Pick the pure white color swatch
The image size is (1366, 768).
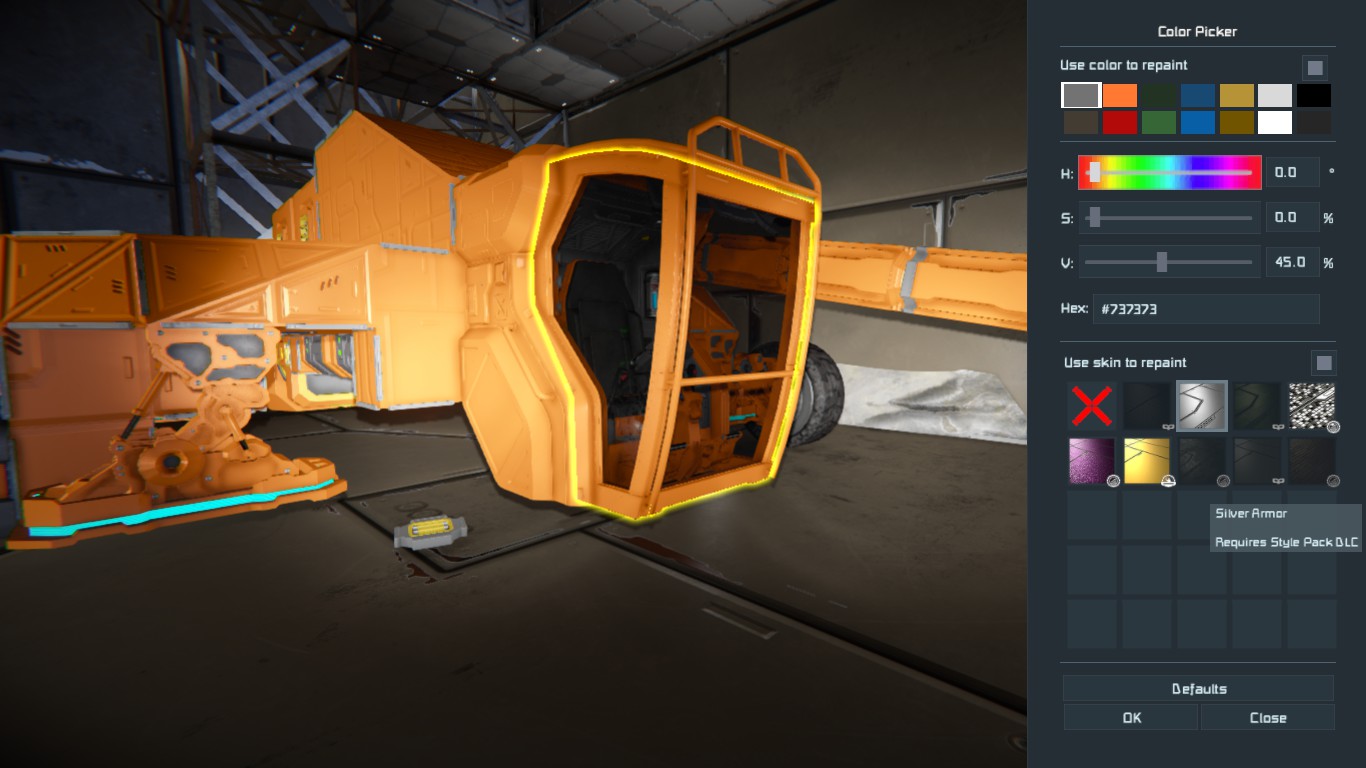point(1275,123)
